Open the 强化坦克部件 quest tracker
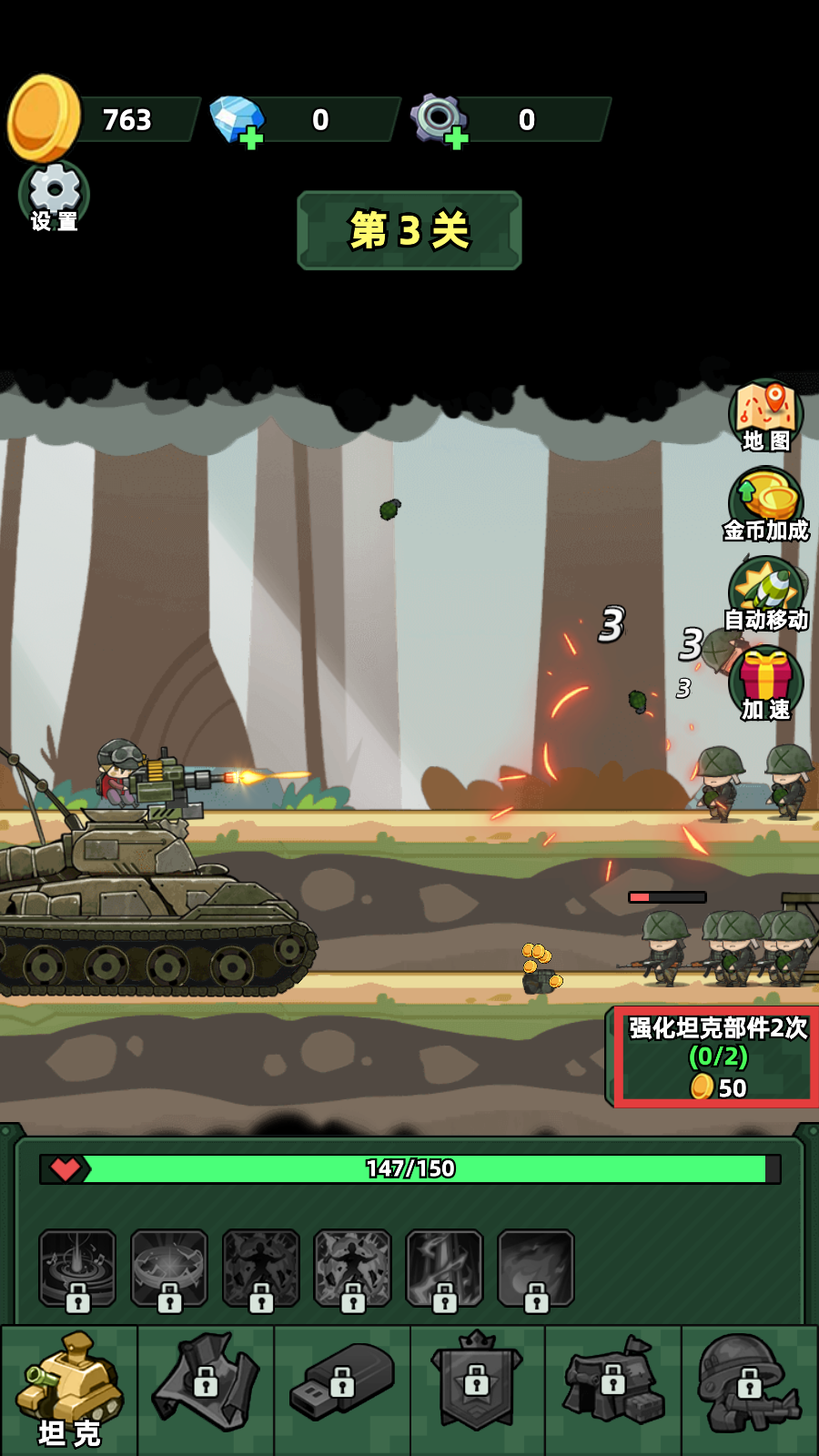Viewport: 819px width, 1456px height. [716, 1057]
